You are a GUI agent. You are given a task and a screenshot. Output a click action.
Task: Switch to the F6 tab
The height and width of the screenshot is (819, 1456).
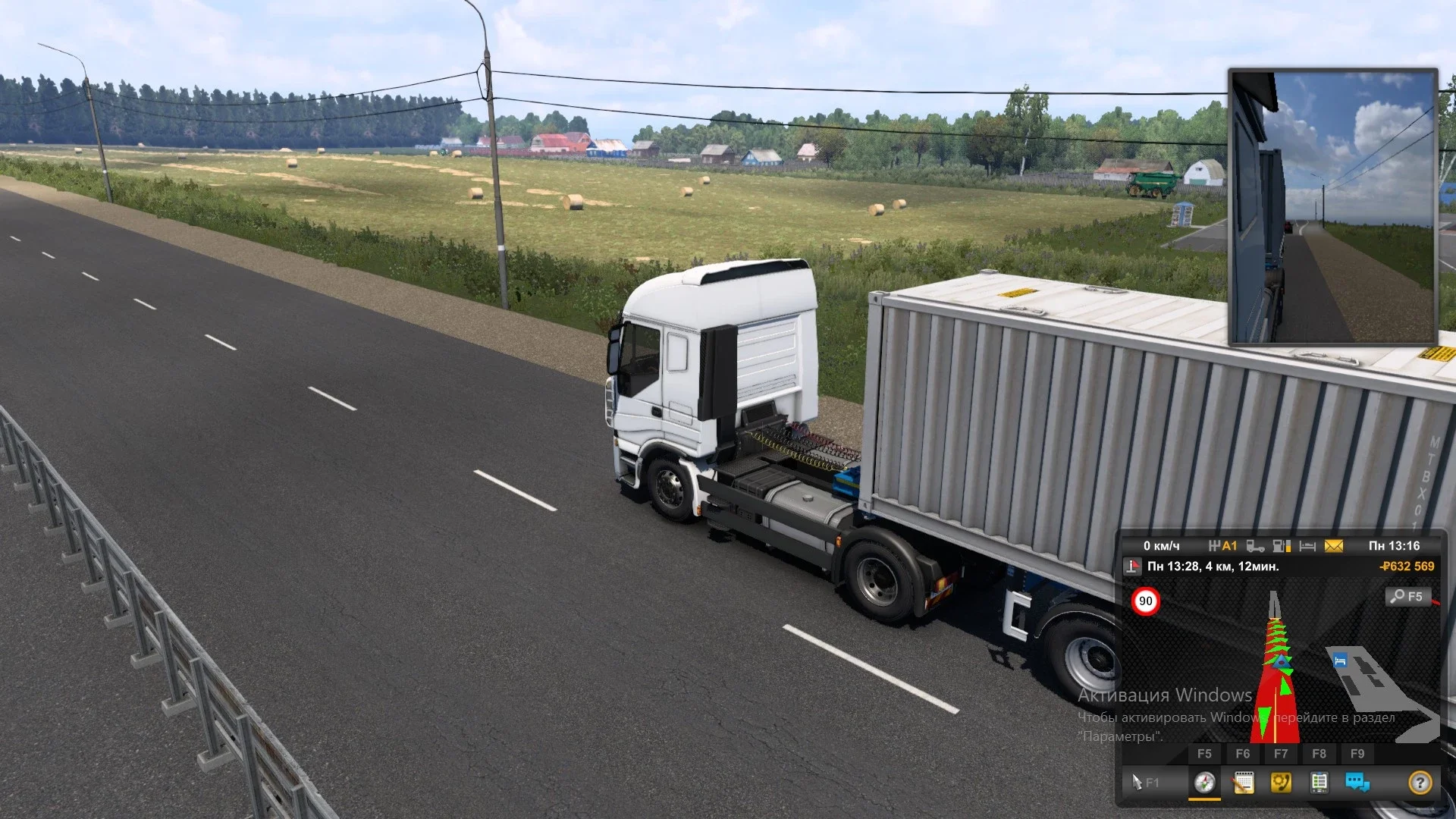click(x=1242, y=753)
